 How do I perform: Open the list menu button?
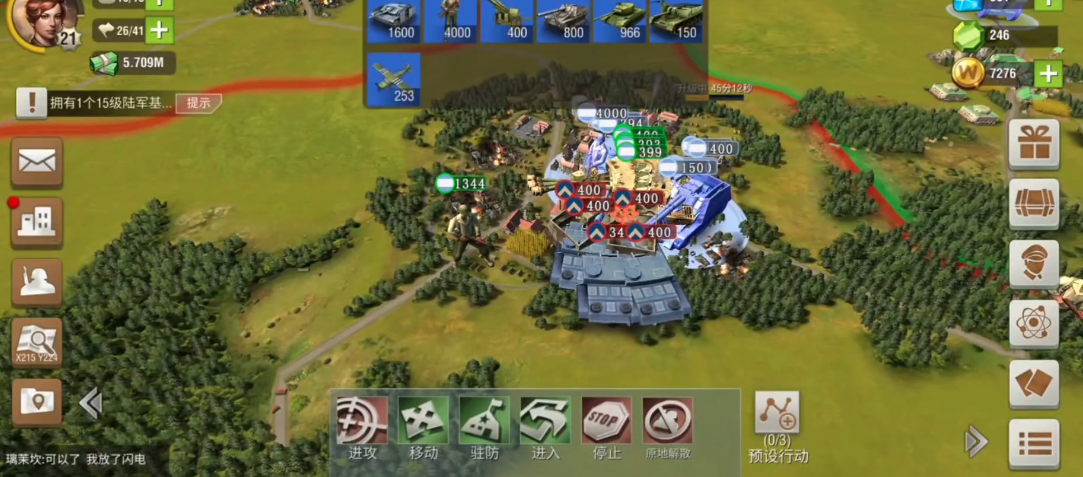tap(1033, 443)
